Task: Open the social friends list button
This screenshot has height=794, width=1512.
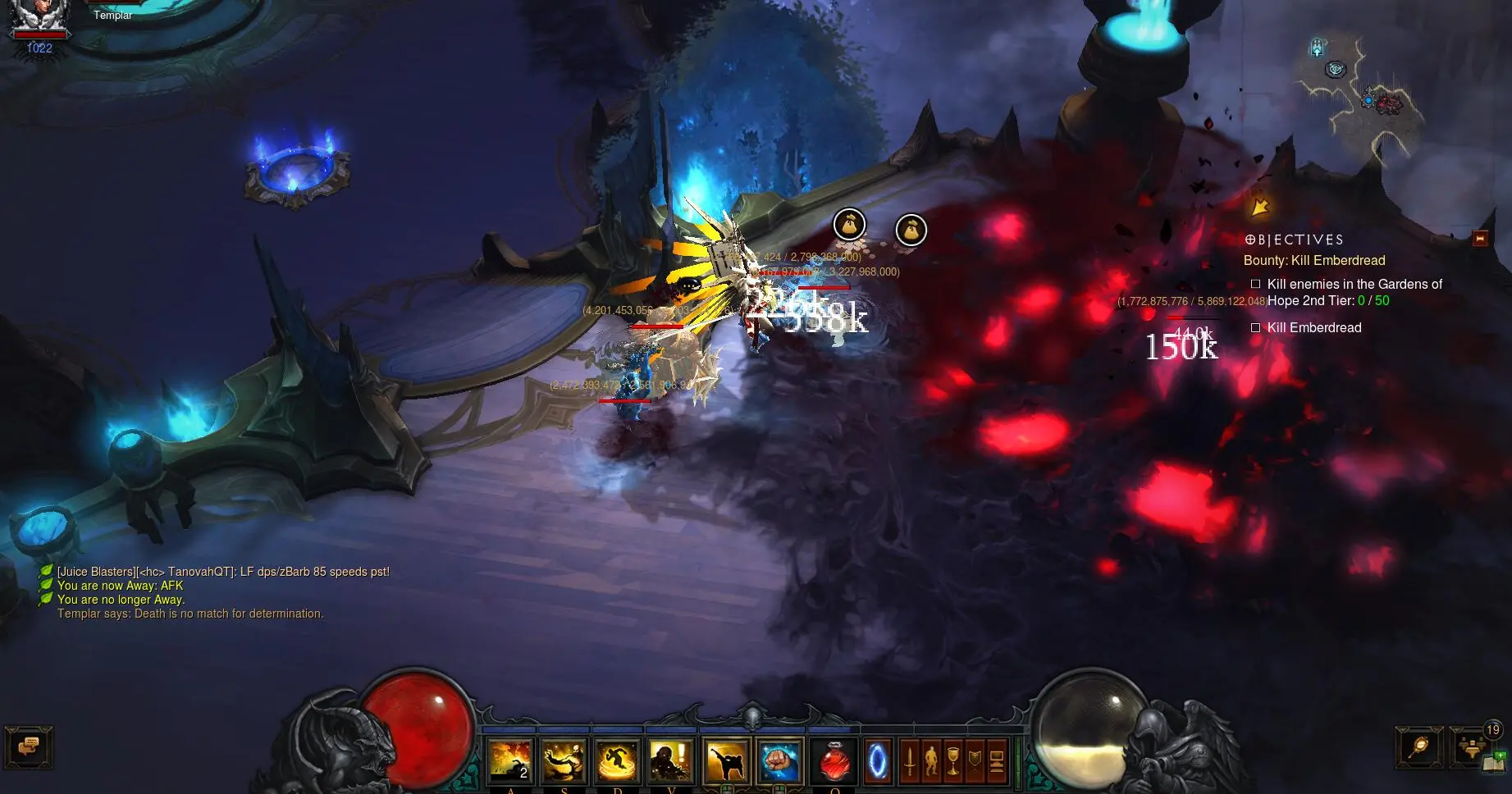Action: click(1473, 746)
